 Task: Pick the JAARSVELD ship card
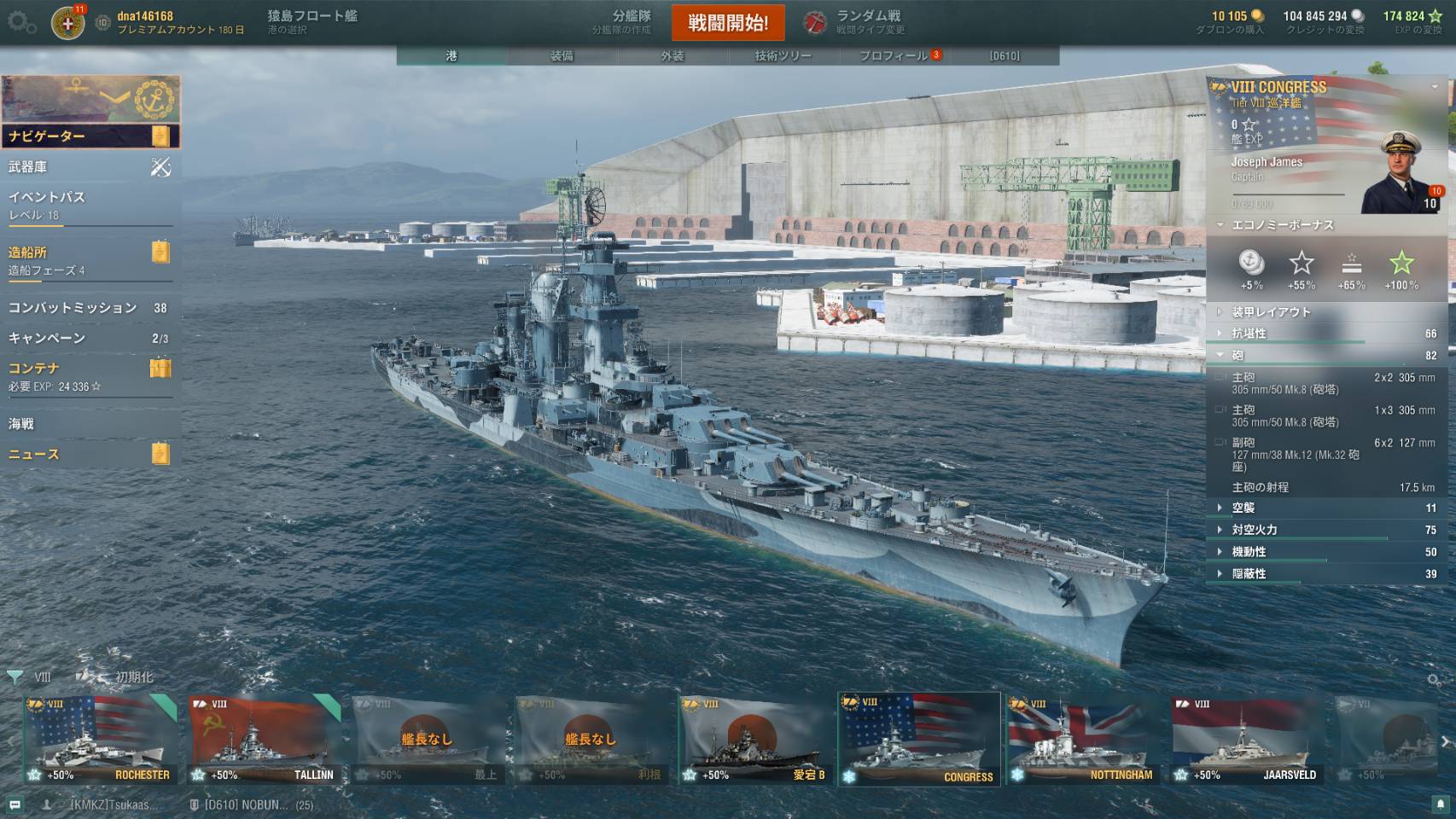click(x=1247, y=740)
